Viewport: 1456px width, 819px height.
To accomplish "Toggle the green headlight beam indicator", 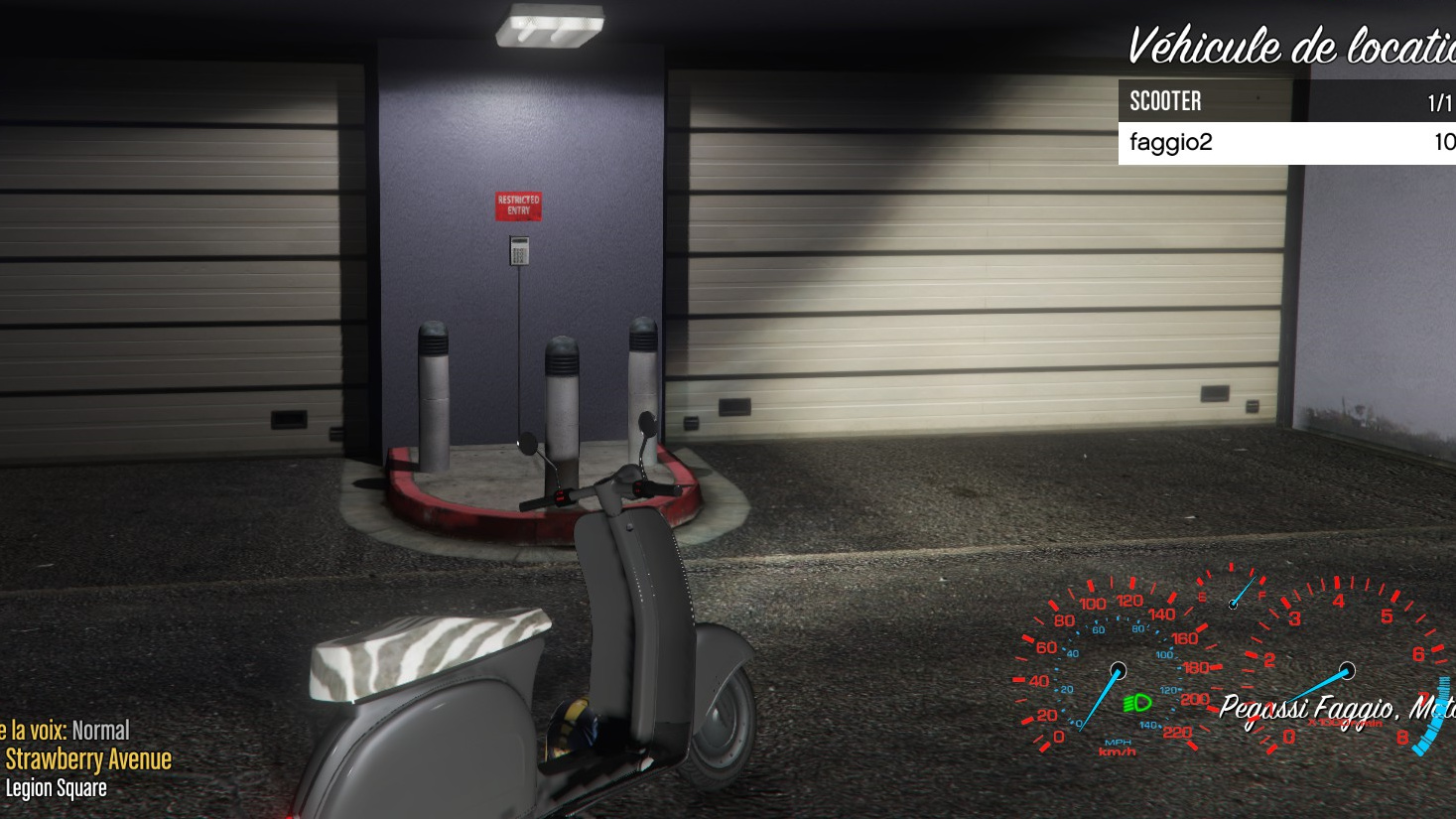I will (1139, 704).
